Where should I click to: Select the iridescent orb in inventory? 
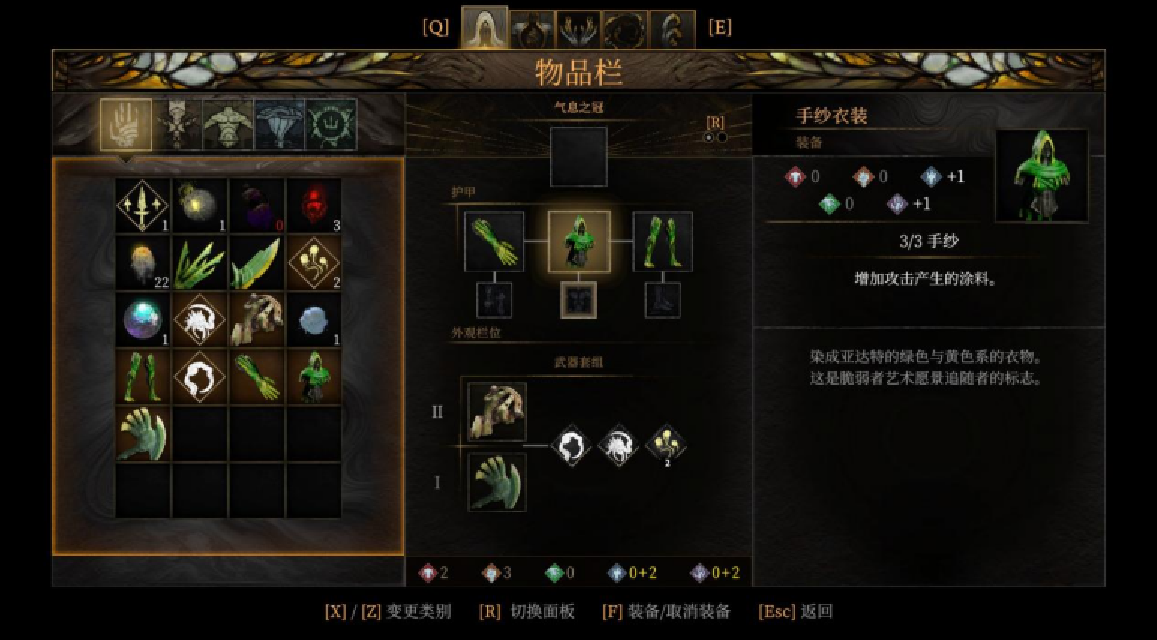pyautogui.click(x=143, y=320)
